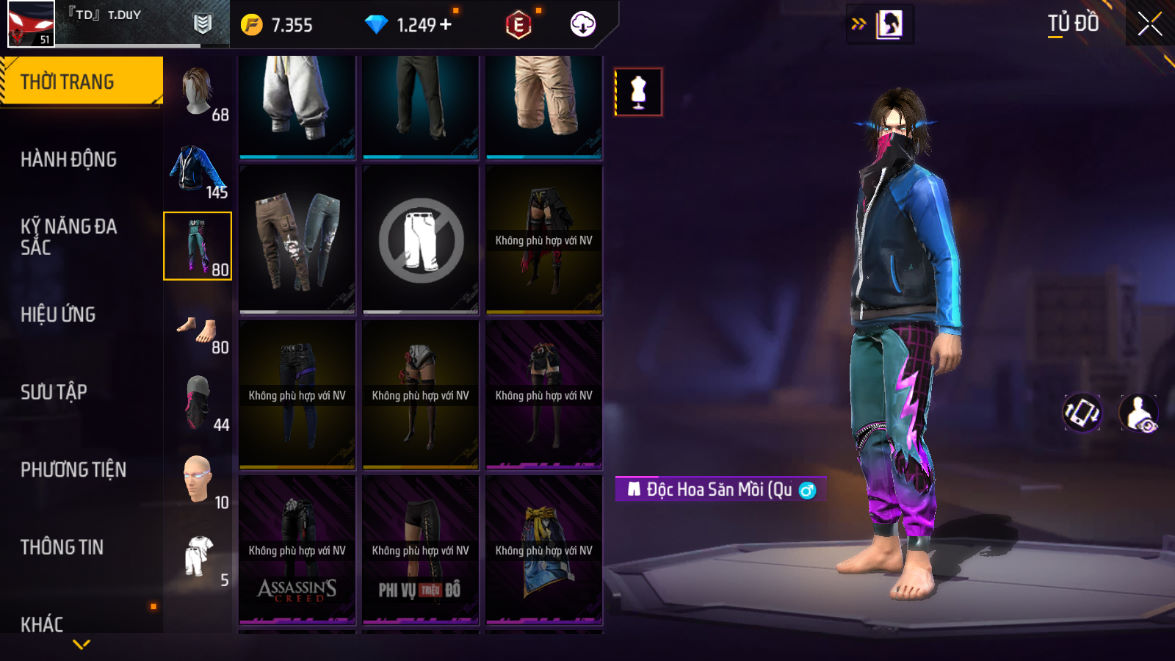The height and width of the screenshot is (661, 1175).
Task: Open the red E badge icon
Action: pos(518,25)
